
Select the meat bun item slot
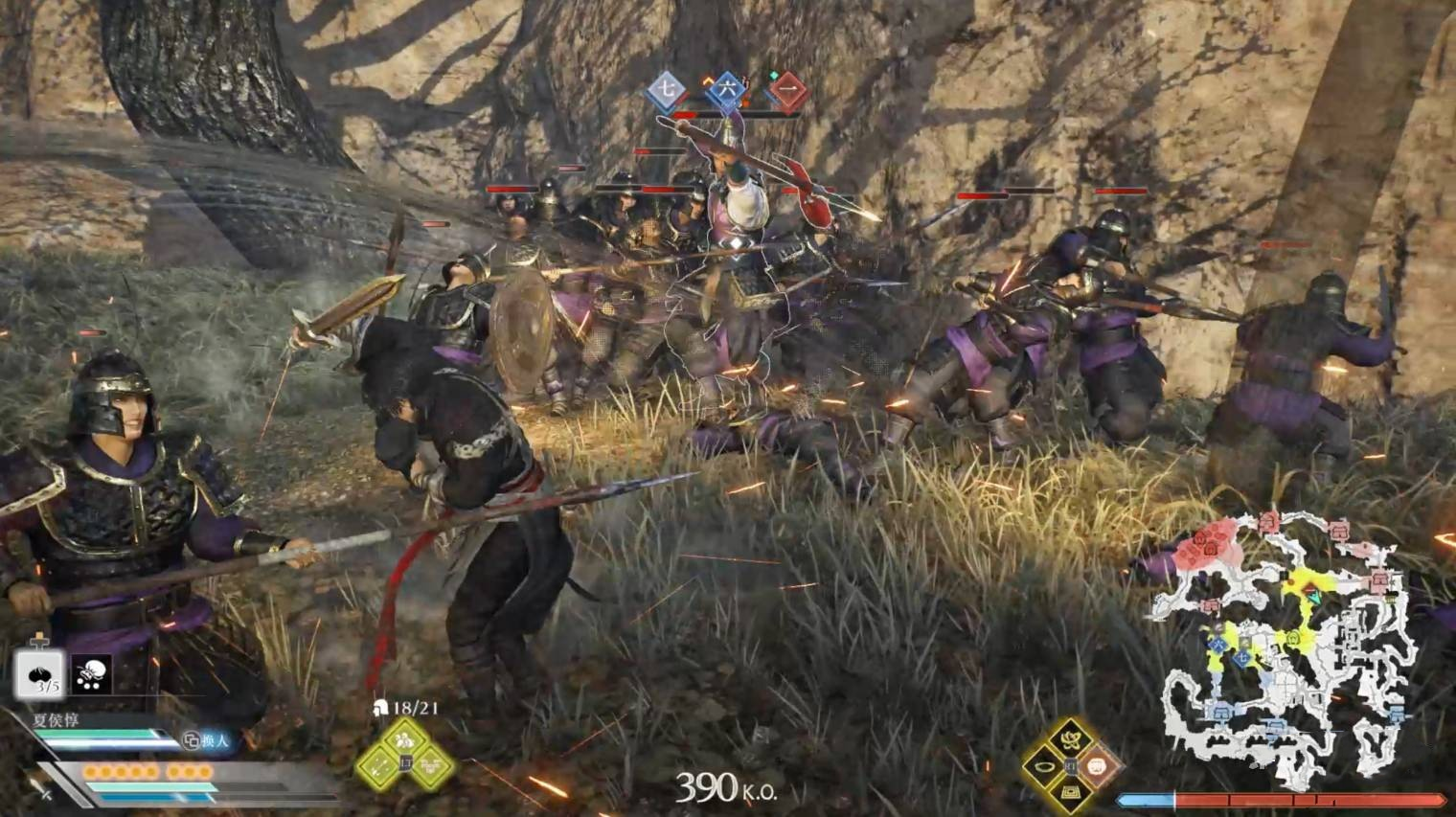point(39,674)
